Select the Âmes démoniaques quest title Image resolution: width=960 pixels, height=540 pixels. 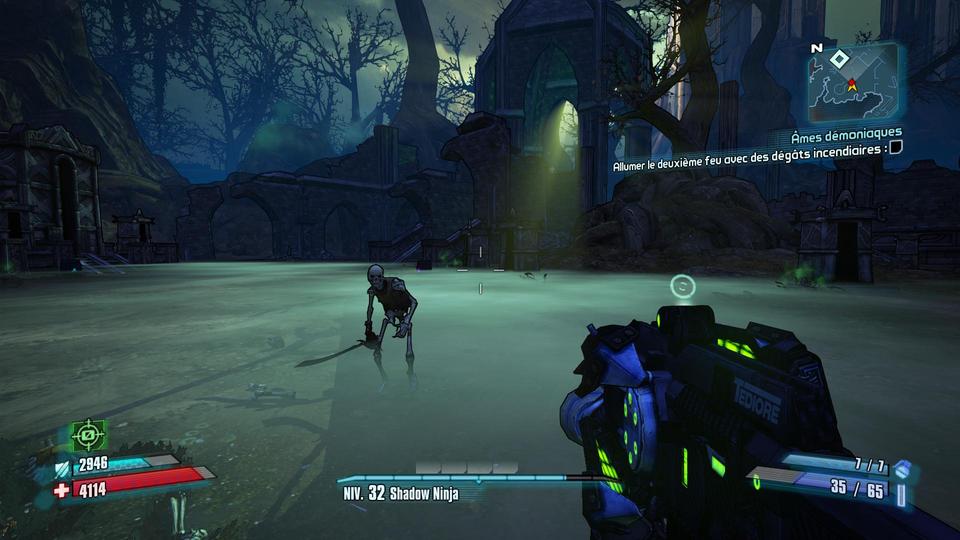pyautogui.click(x=846, y=132)
